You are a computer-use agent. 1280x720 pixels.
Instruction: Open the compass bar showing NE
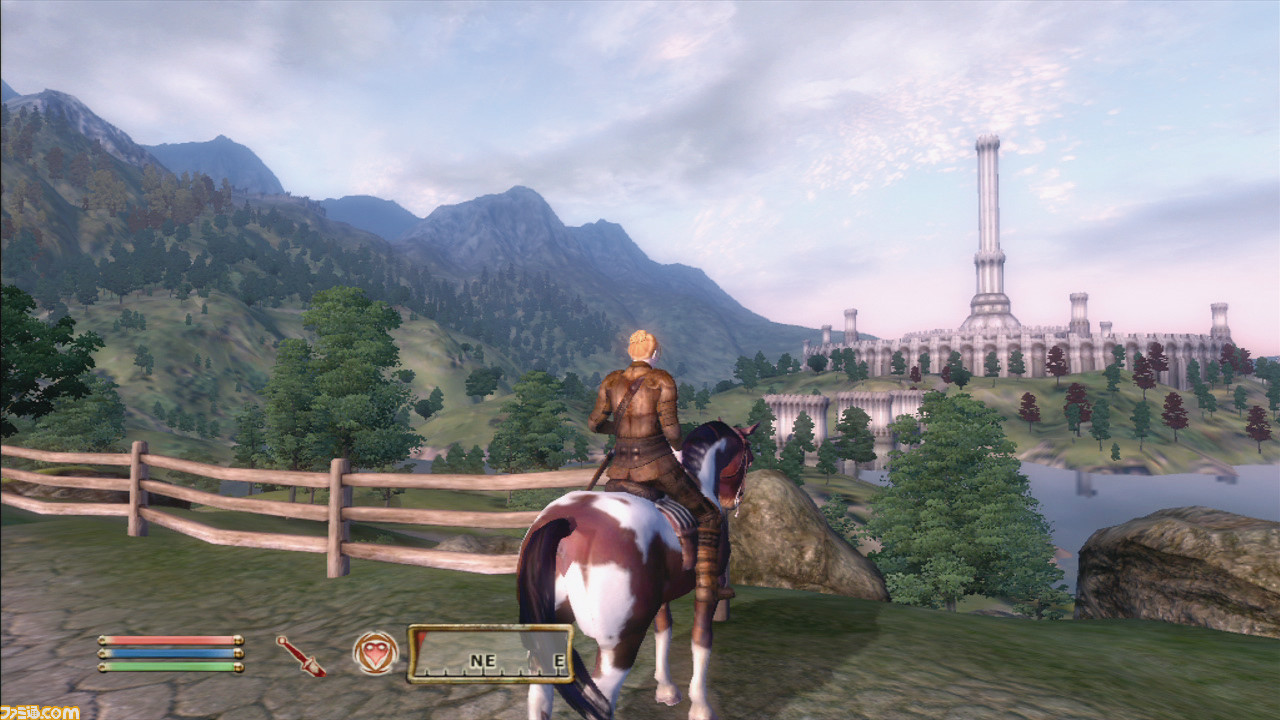(489, 654)
